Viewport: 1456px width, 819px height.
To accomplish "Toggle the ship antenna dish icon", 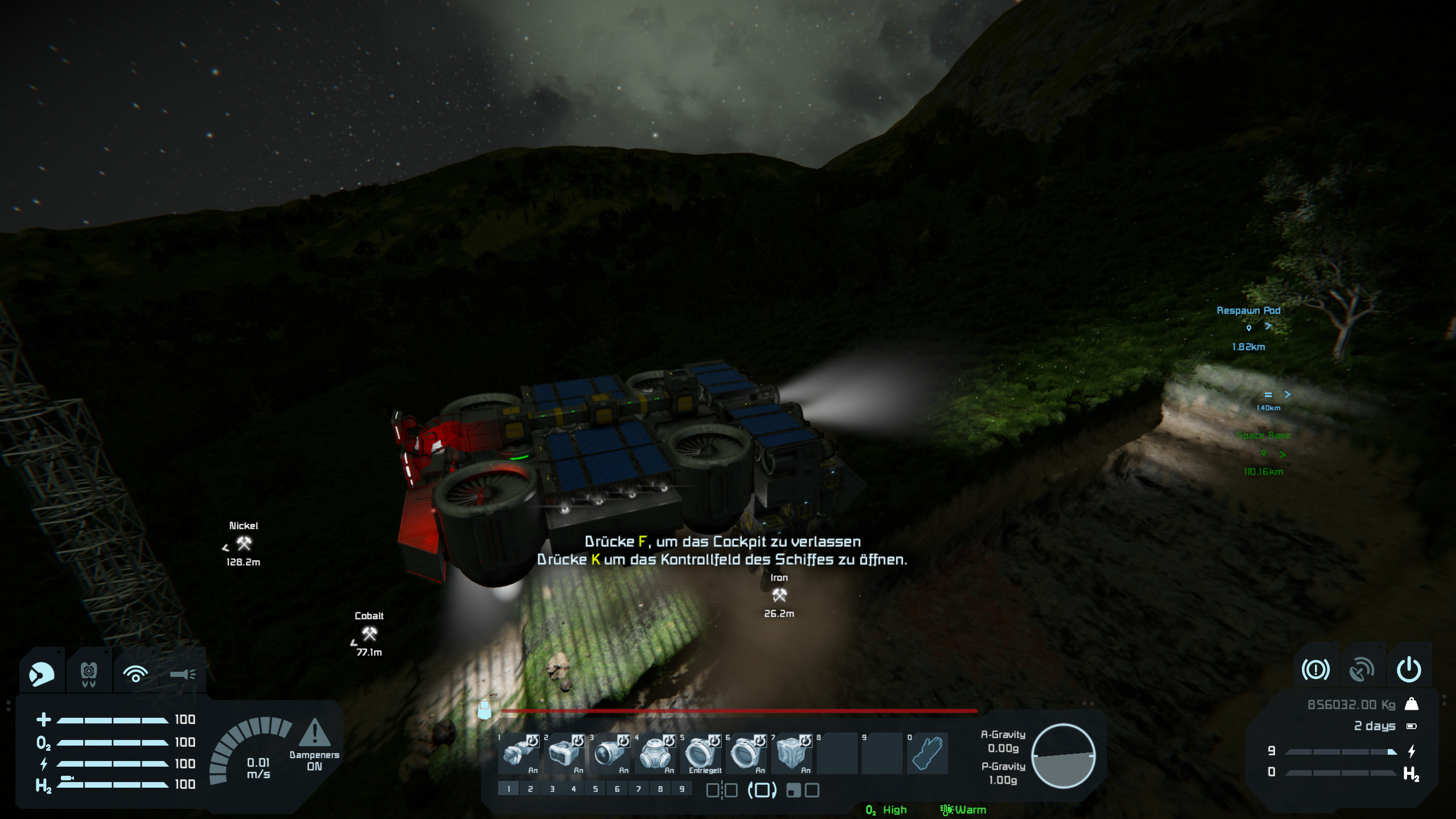I will [1362, 669].
